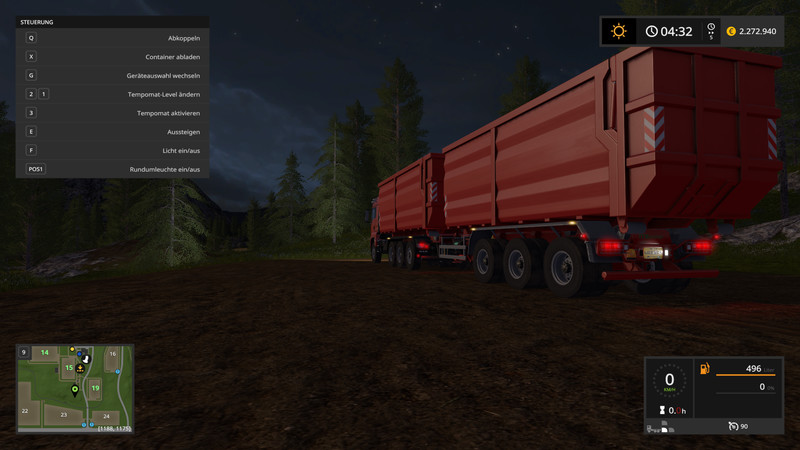Click the sun weather forecast icon
Image resolution: width=800 pixels, height=450 pixels.
pyautogui.click(x=619, y=31)
